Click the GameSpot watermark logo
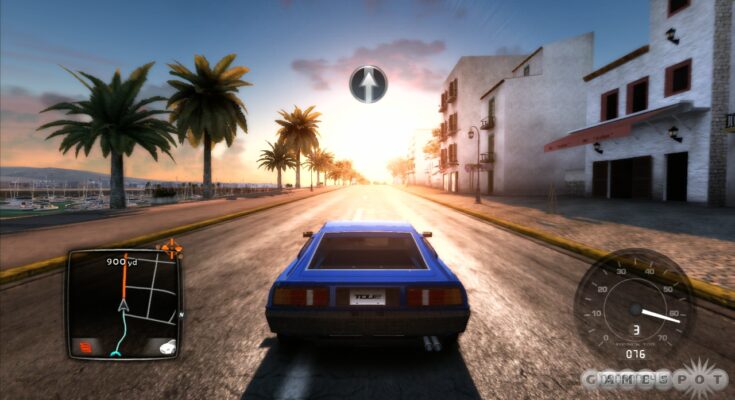Image resolution: width=735 pixels, height=400 pixels. coord(655,379)
